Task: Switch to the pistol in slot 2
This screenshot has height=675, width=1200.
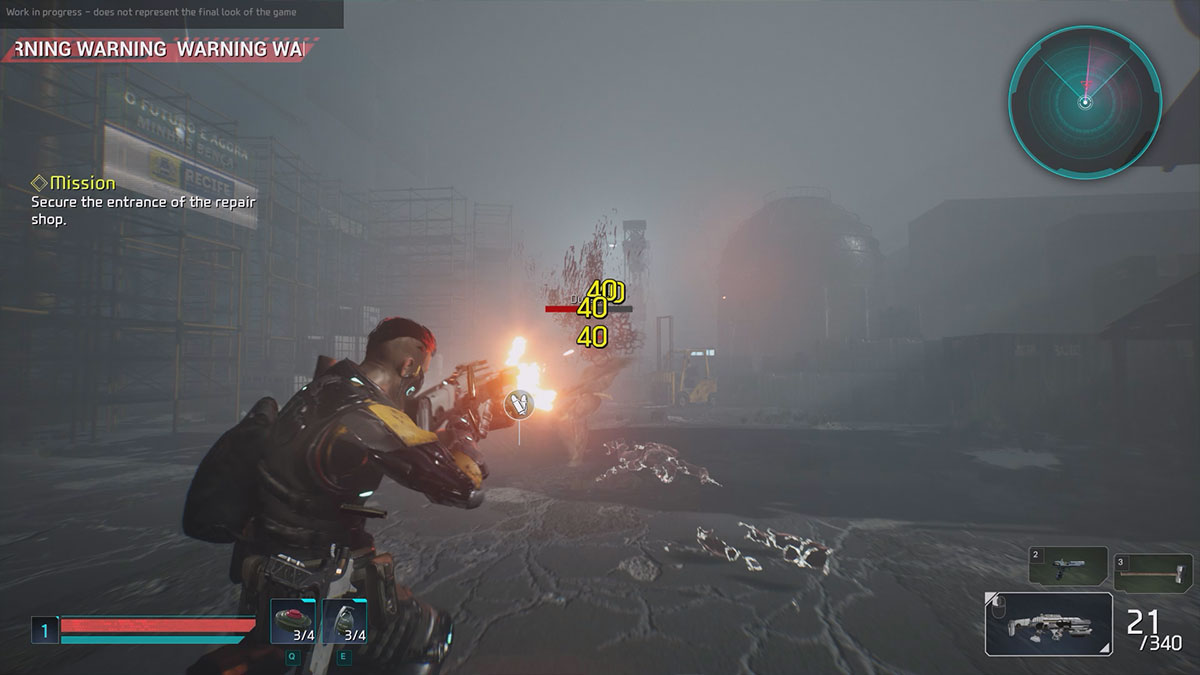Action: [x=1068, y=567]
